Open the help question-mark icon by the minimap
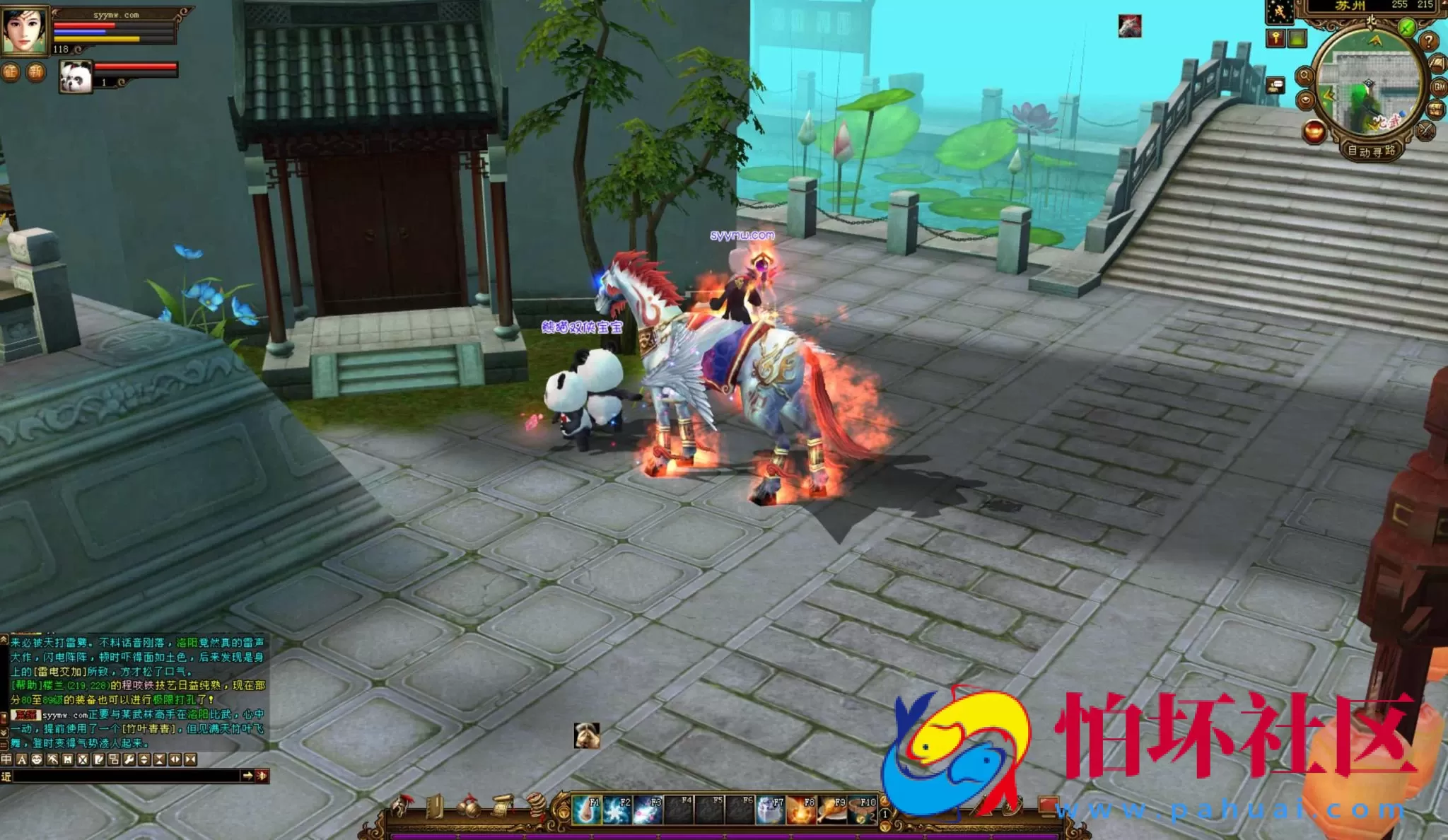This screenshot has height=840, width=1448. (x=1428, y=42)
